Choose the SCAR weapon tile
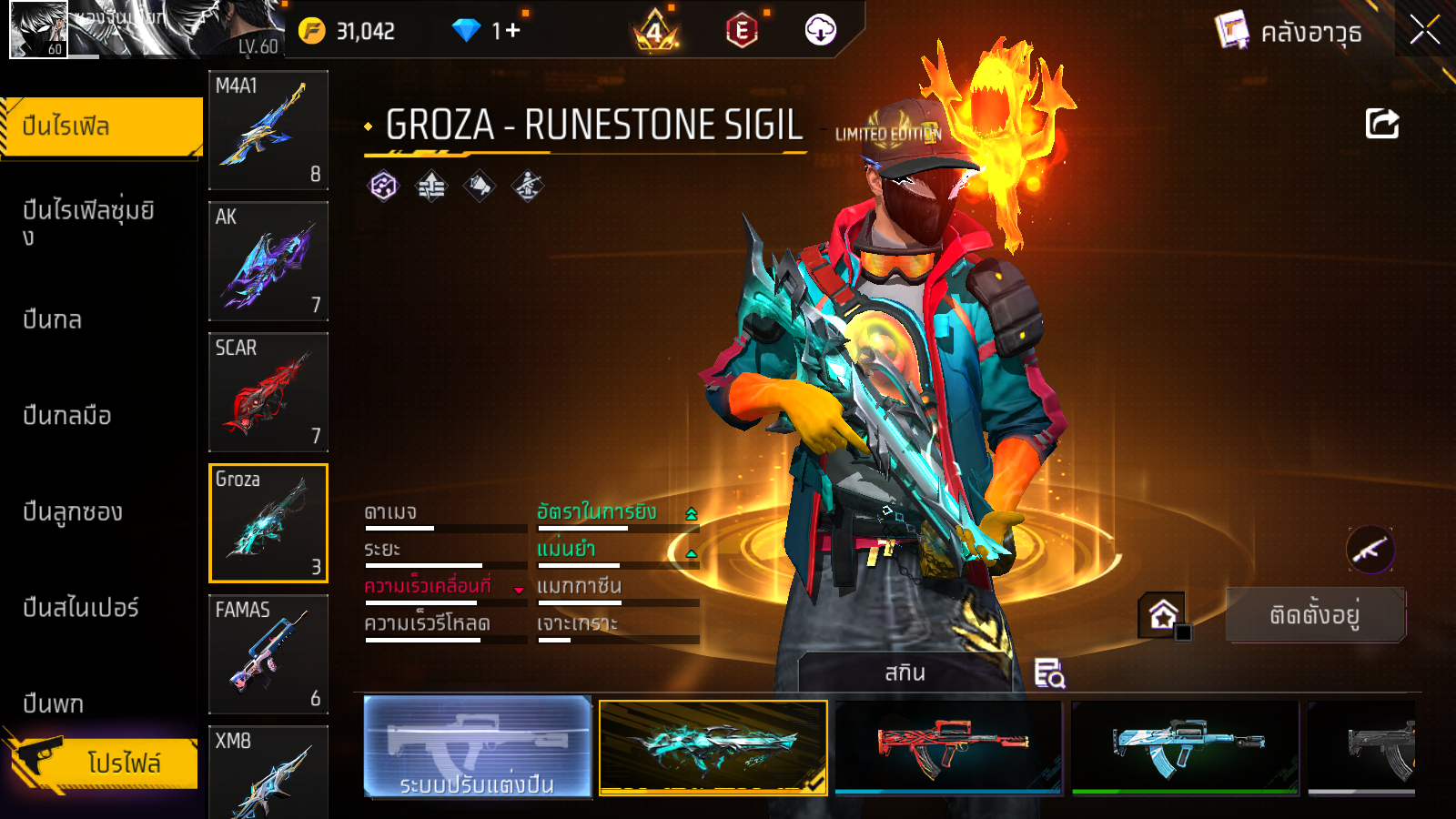The width and height of the screenshot is (1456, 819). pos(268,392)
